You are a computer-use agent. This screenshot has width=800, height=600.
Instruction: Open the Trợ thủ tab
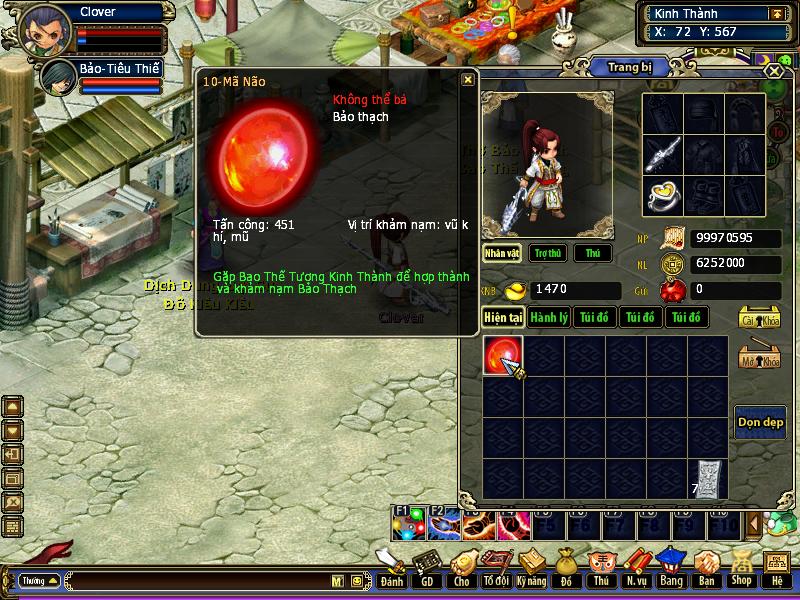[x=546, y=253]
